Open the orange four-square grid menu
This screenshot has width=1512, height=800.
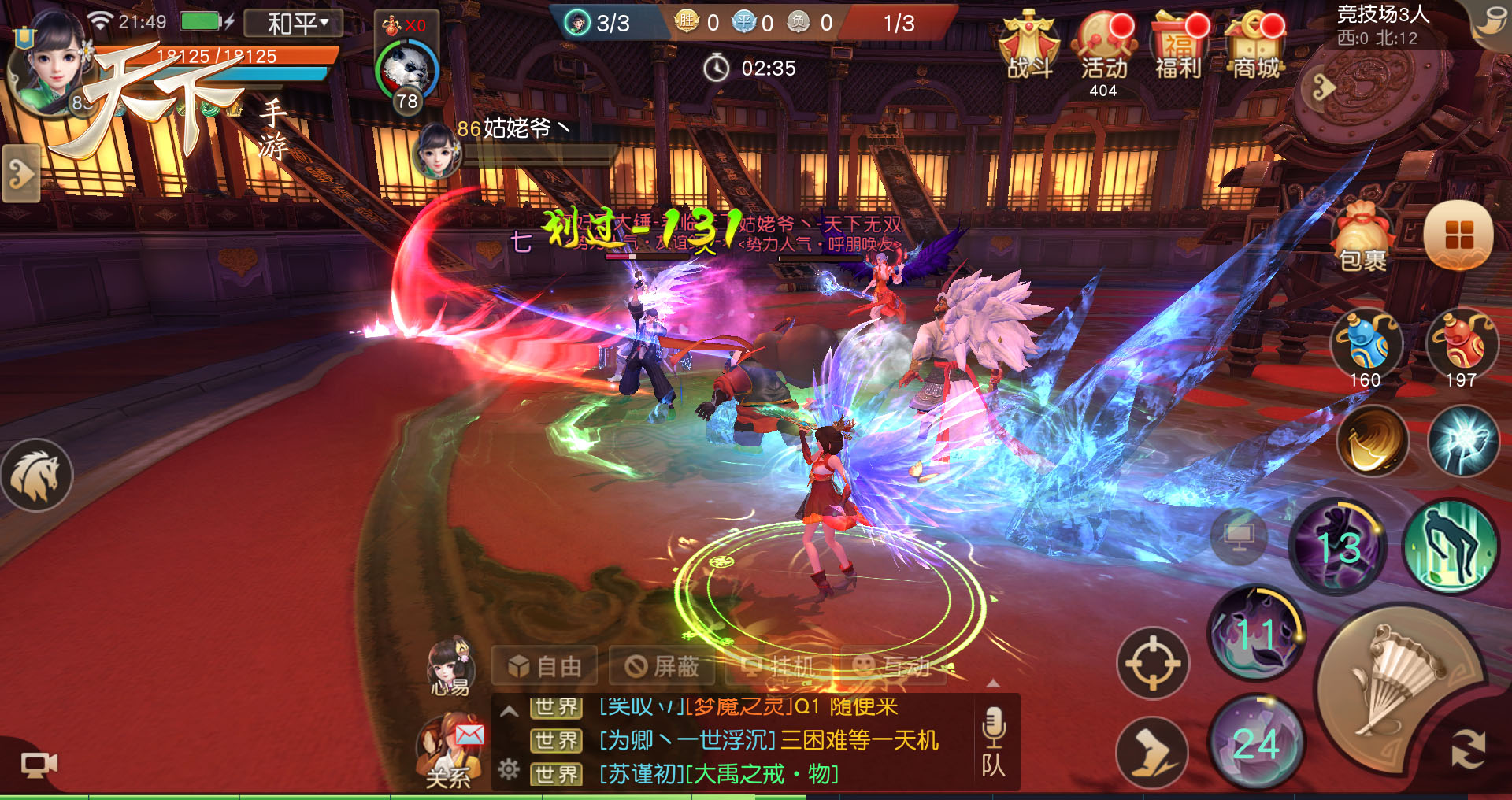click(1458, 235)
